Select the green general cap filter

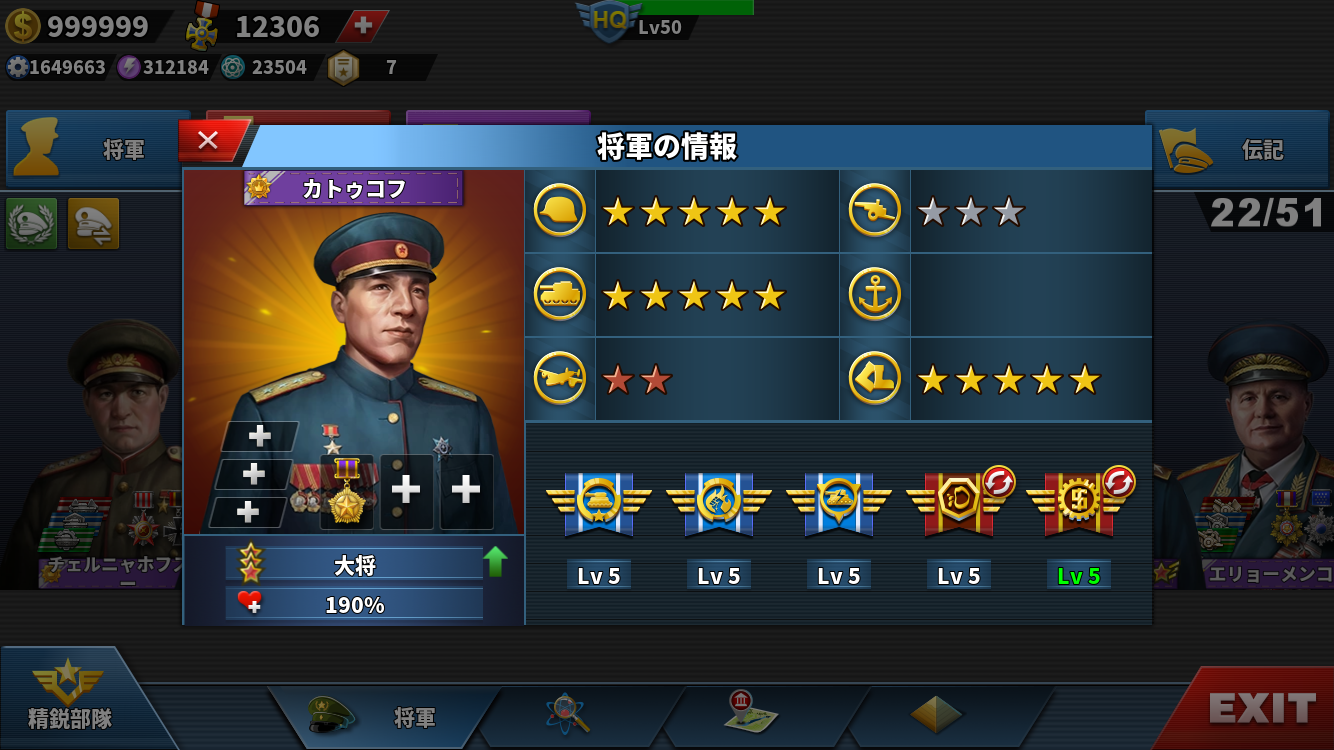click(32, 223)
